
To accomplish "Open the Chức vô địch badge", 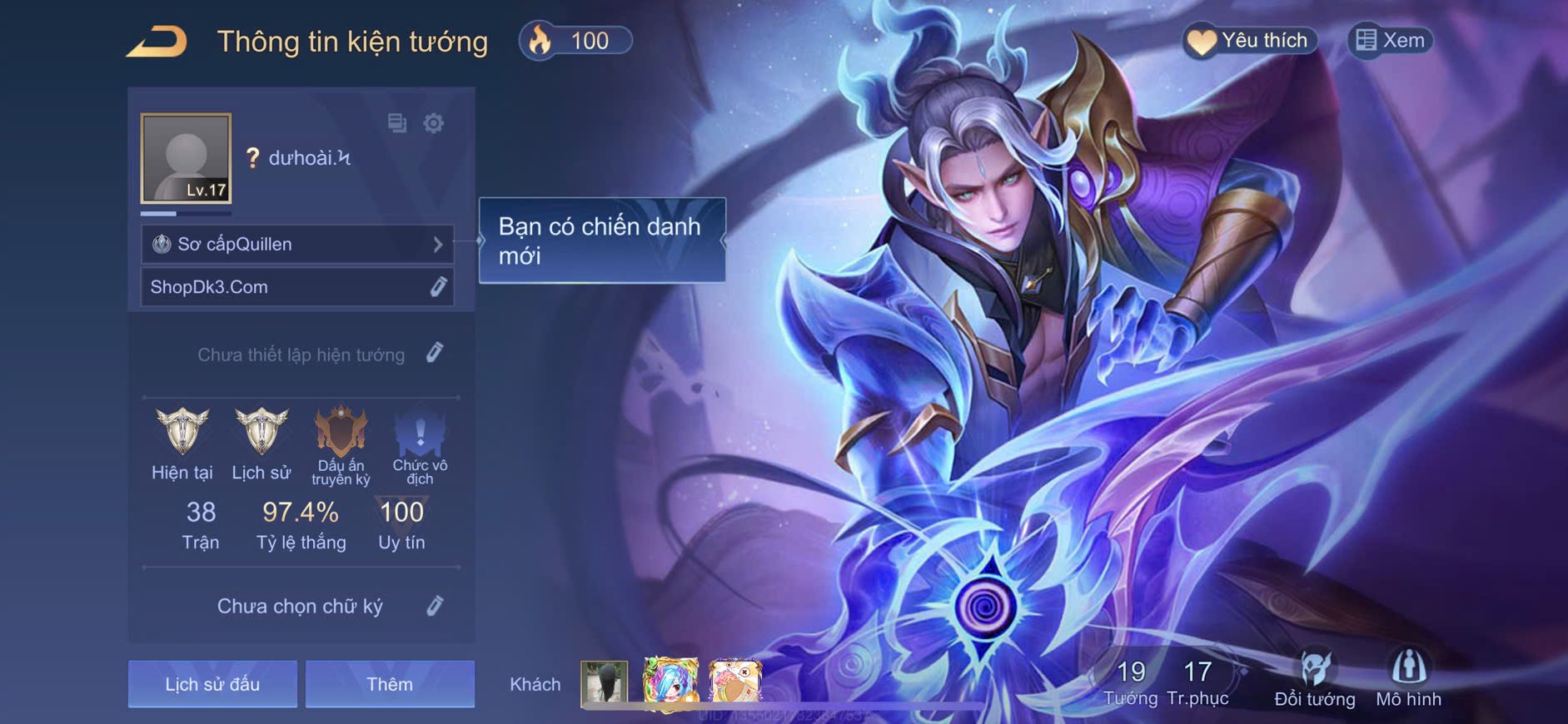I will (420, 431).
